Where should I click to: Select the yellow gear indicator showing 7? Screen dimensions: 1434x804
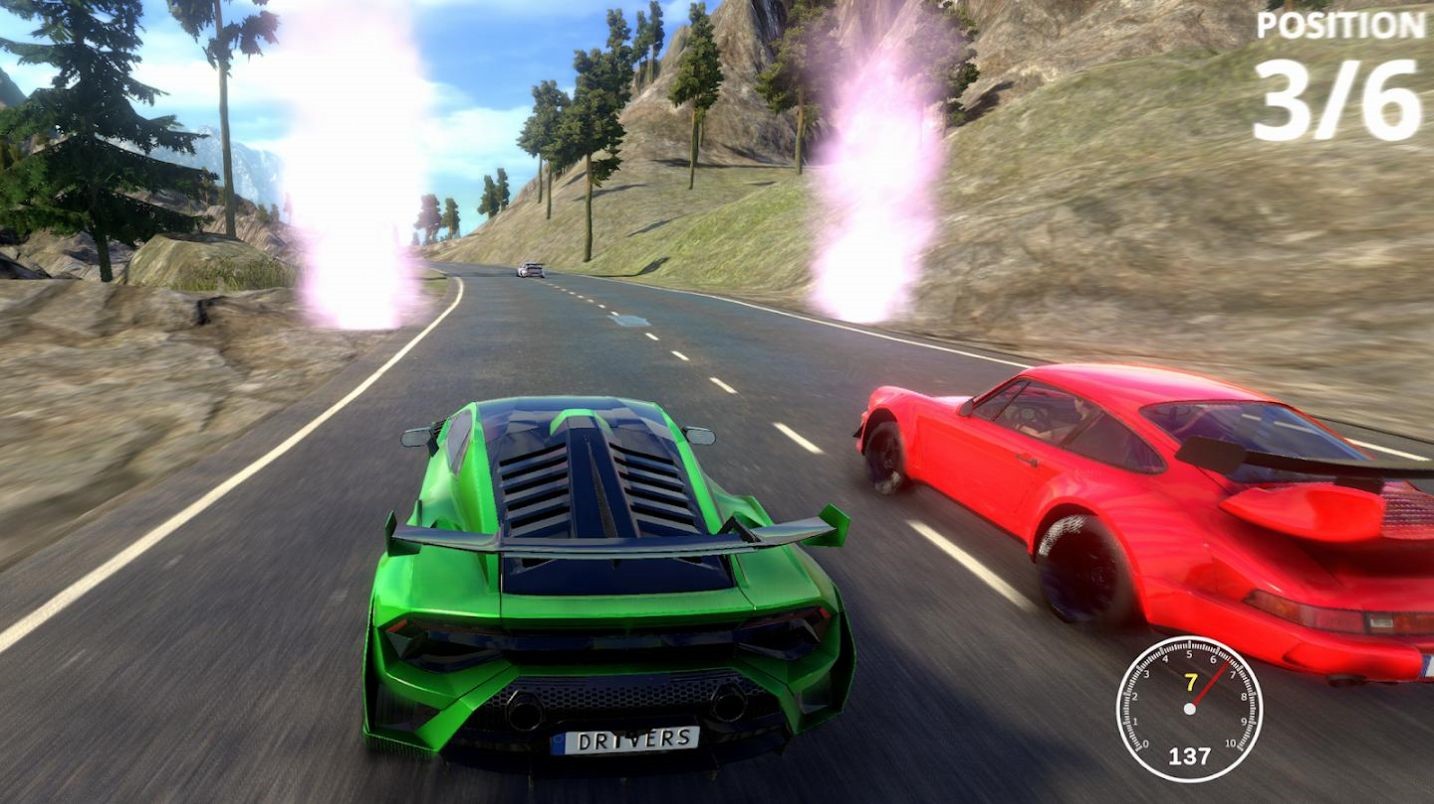point(1190,681)
